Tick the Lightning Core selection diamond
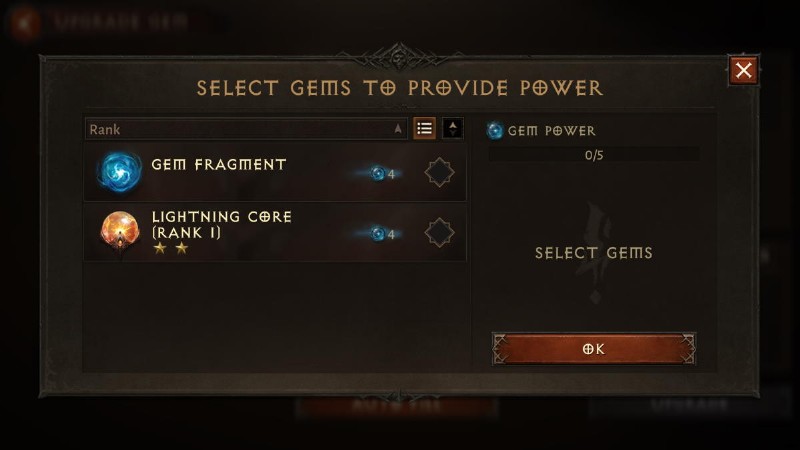 point(439,233)
